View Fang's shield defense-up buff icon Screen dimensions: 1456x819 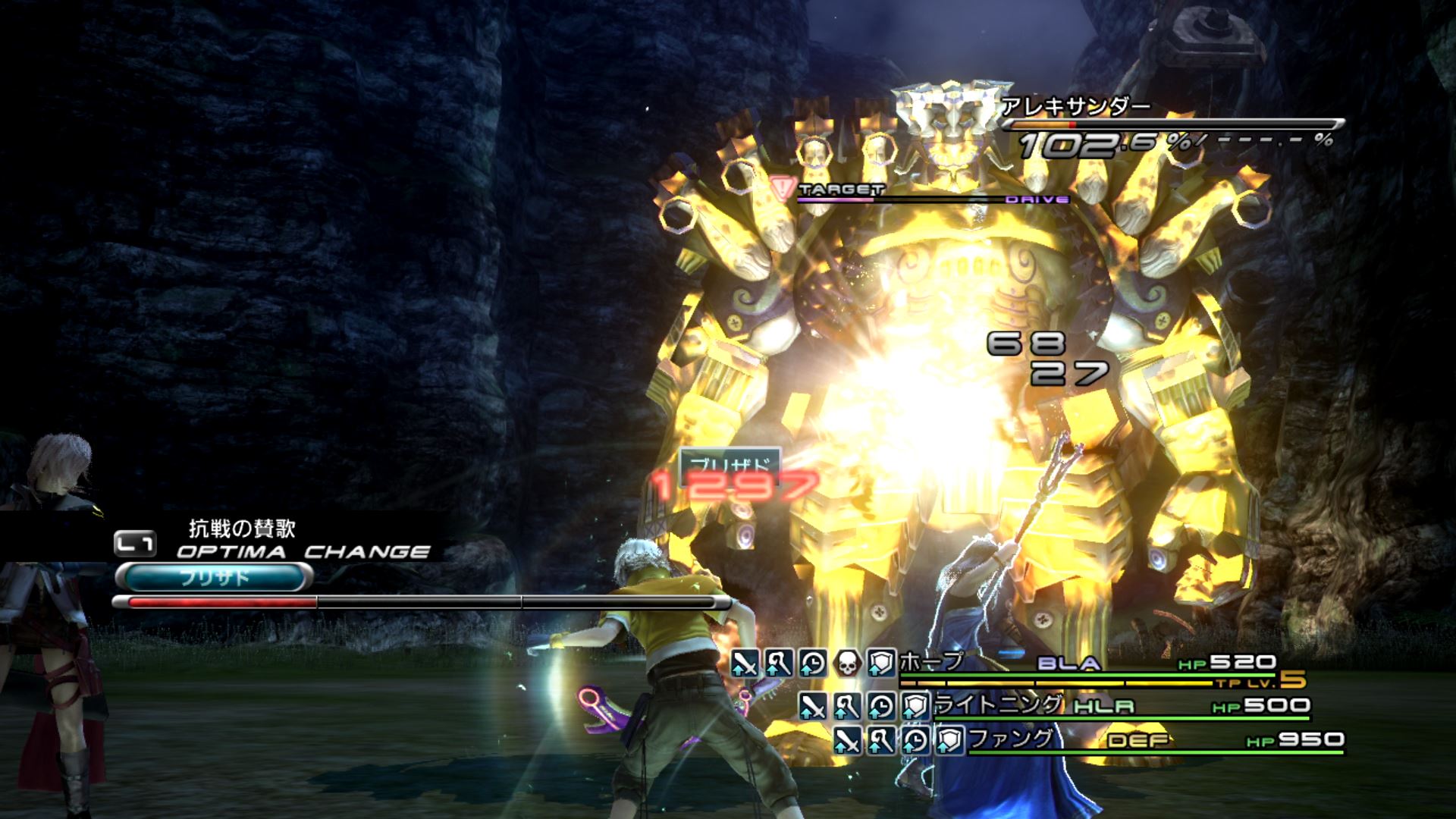(x=949, y=739)
